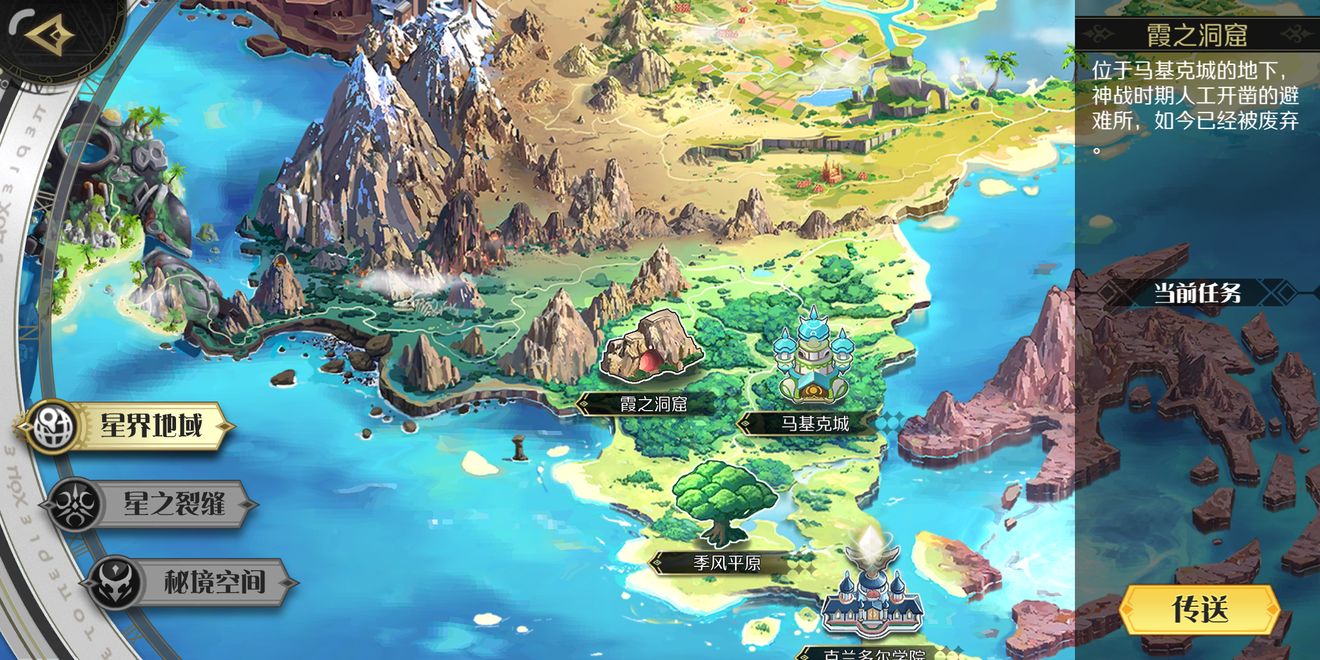Show the 当前任务 current quest header
Image resolution: width=1320 pixels, height=660 pixels.
tap(1197, 293)
